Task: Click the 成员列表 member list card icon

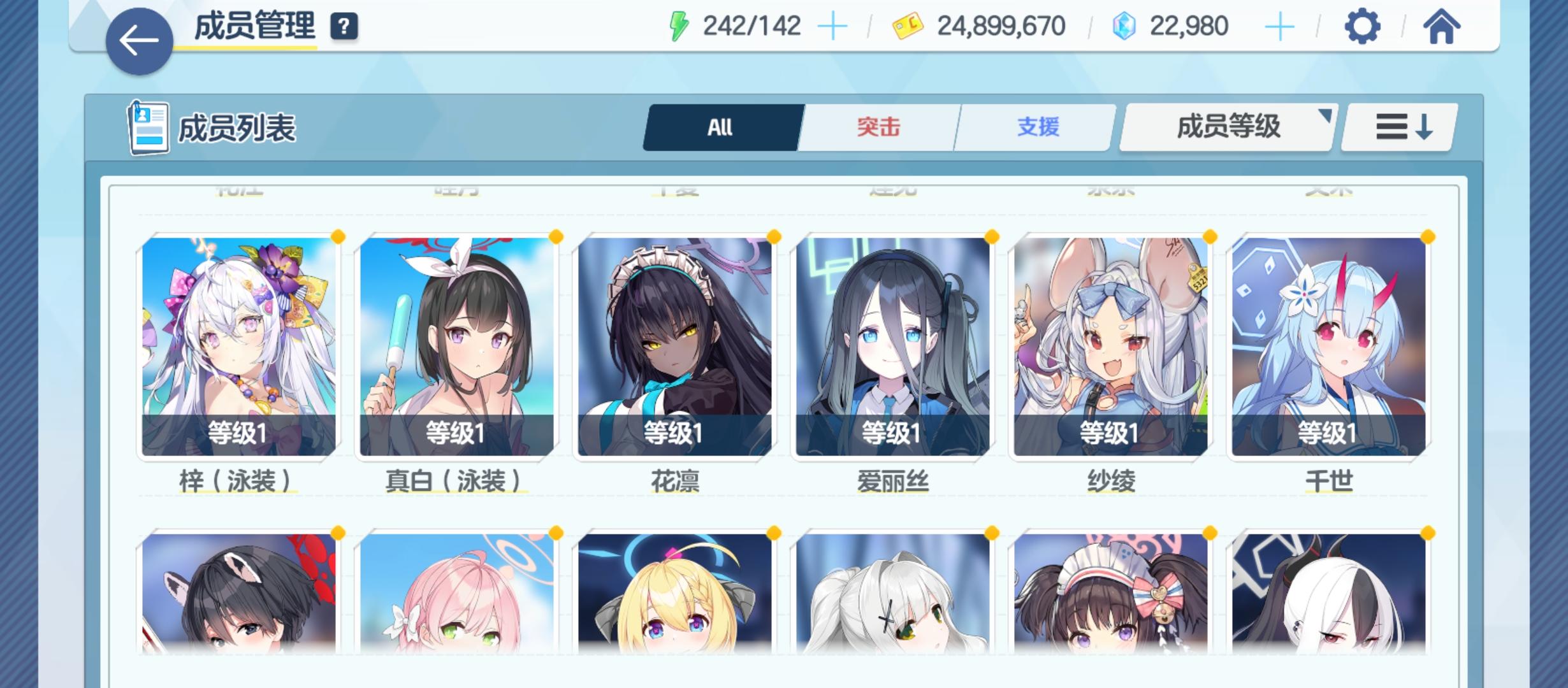Action: pos(149,127)
